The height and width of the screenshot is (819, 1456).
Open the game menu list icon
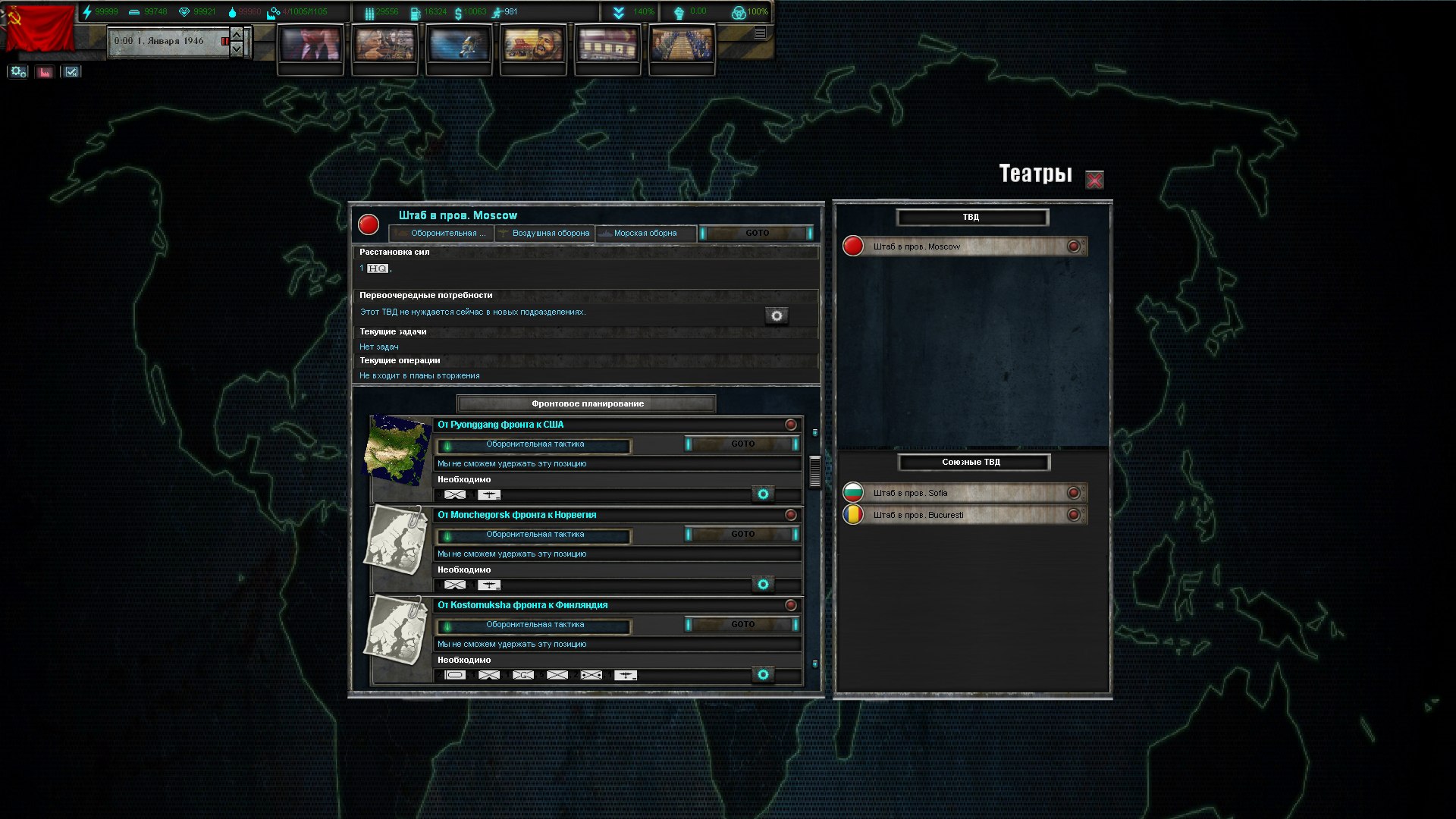(760, 33)
